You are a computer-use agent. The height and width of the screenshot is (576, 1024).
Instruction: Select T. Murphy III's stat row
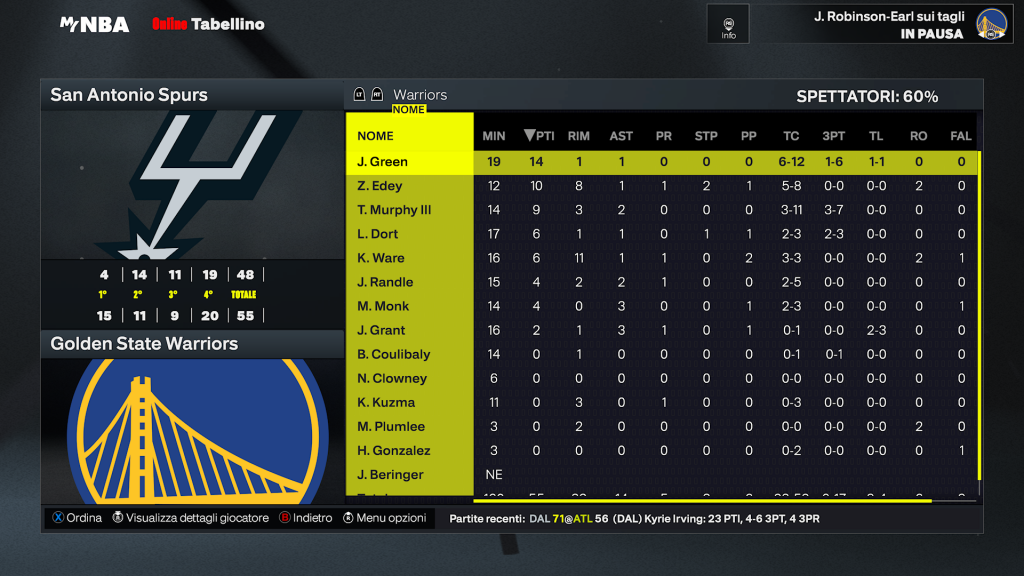click(394, 210)
